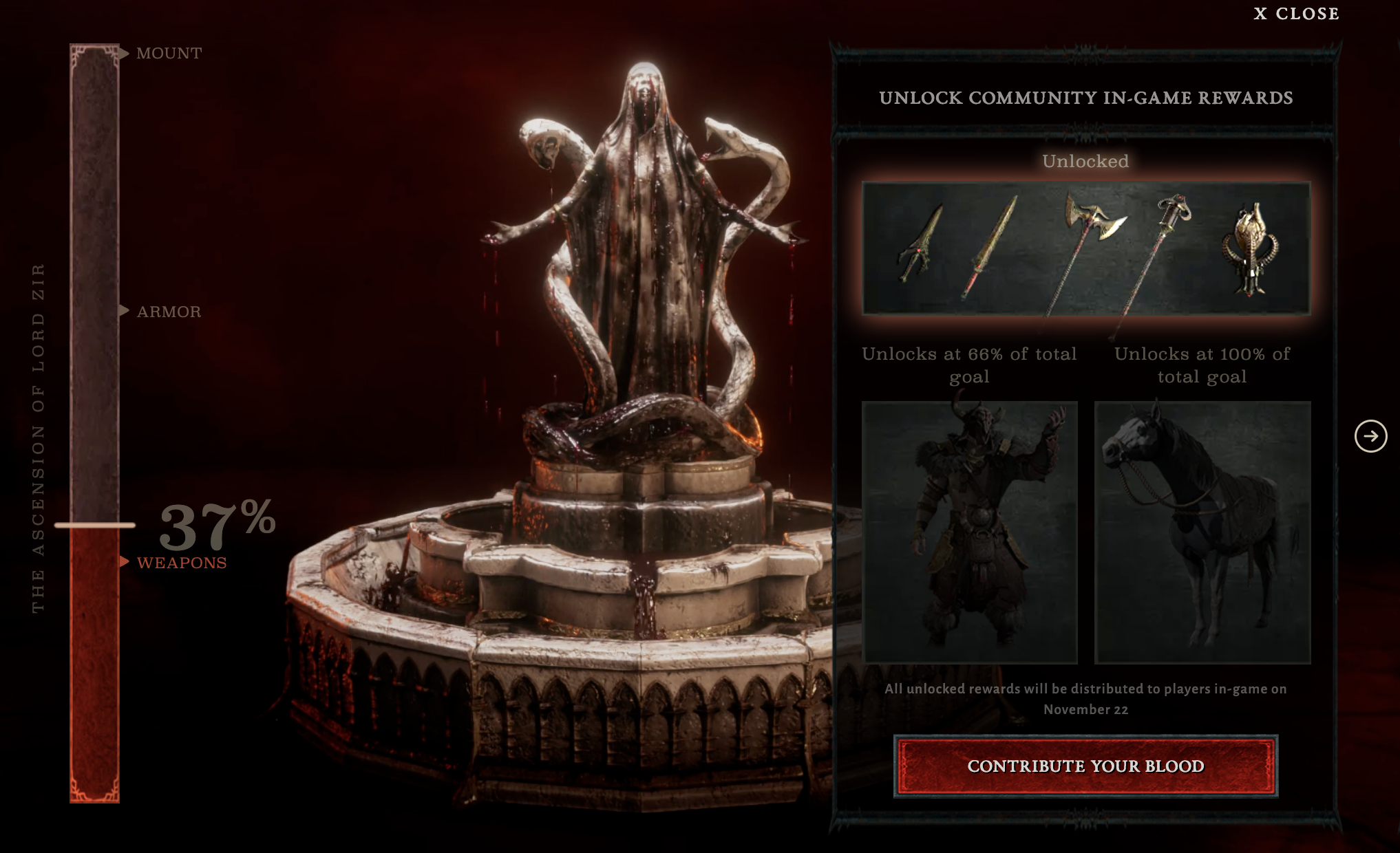Click the Weapons milestone marker
Viewport: 1400px width, 853px height.
tap(181, 563)
